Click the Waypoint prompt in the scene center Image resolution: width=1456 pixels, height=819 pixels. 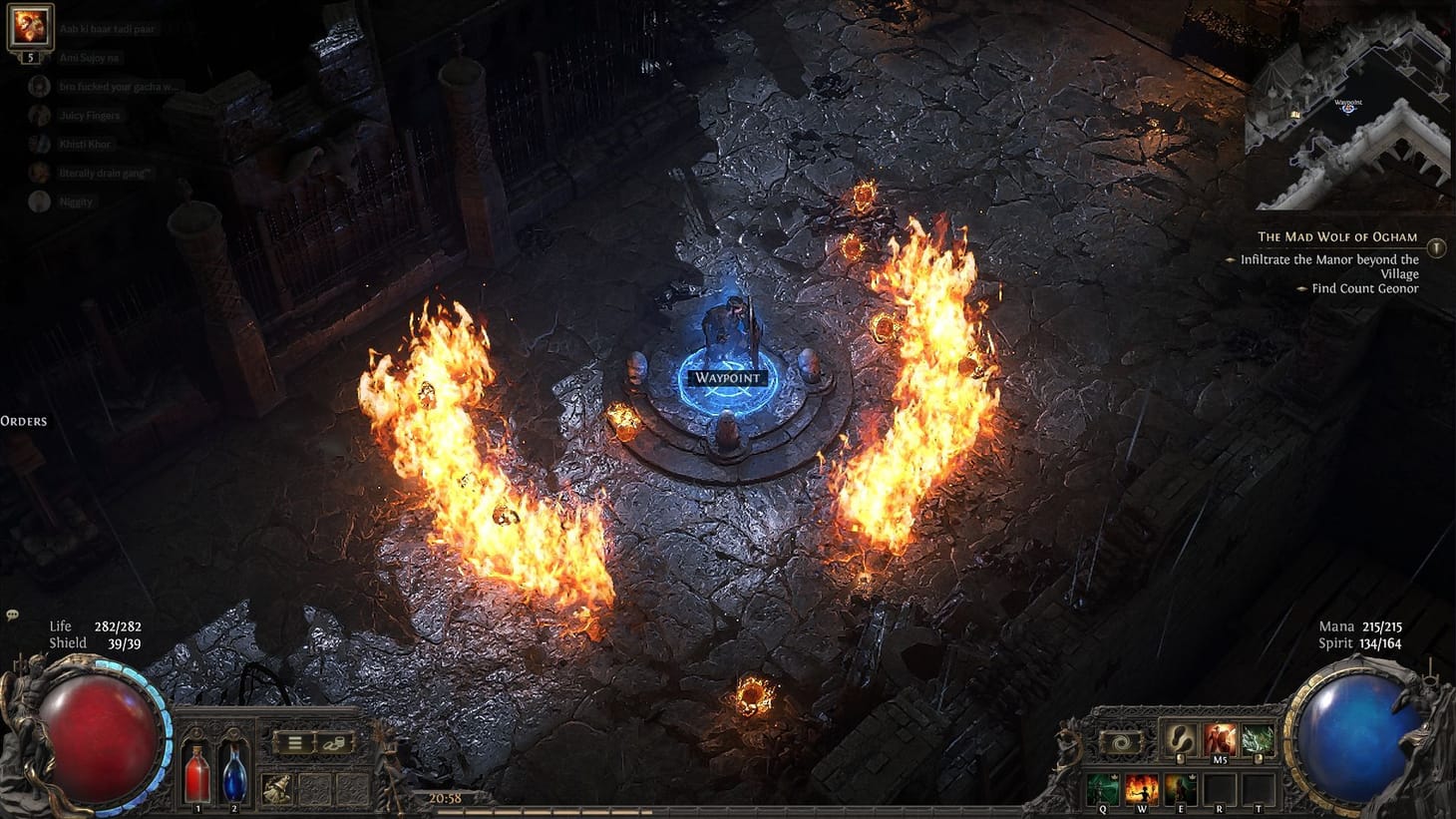tap(727, 378)
